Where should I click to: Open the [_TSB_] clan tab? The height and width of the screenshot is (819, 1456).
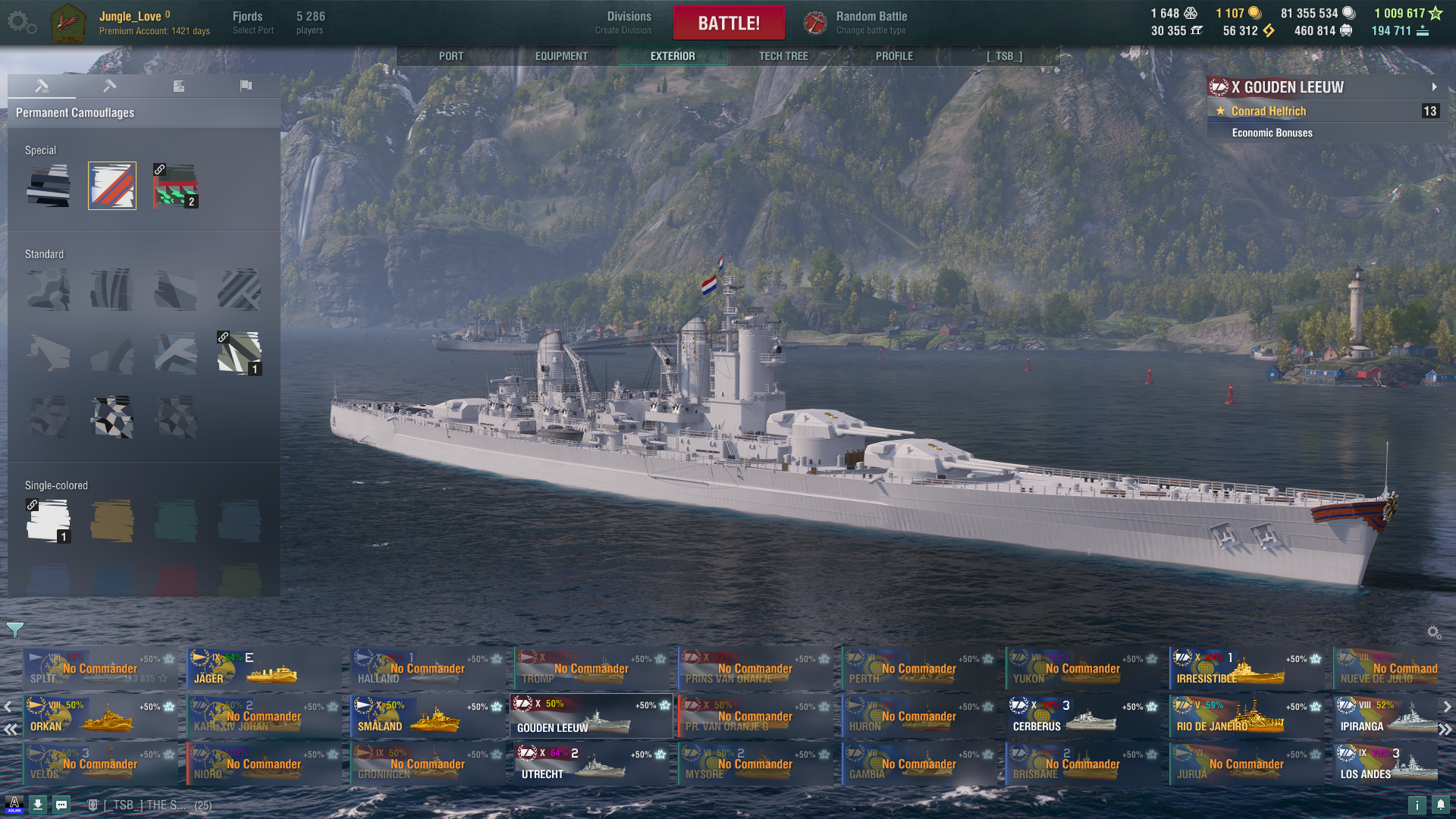1004,56
